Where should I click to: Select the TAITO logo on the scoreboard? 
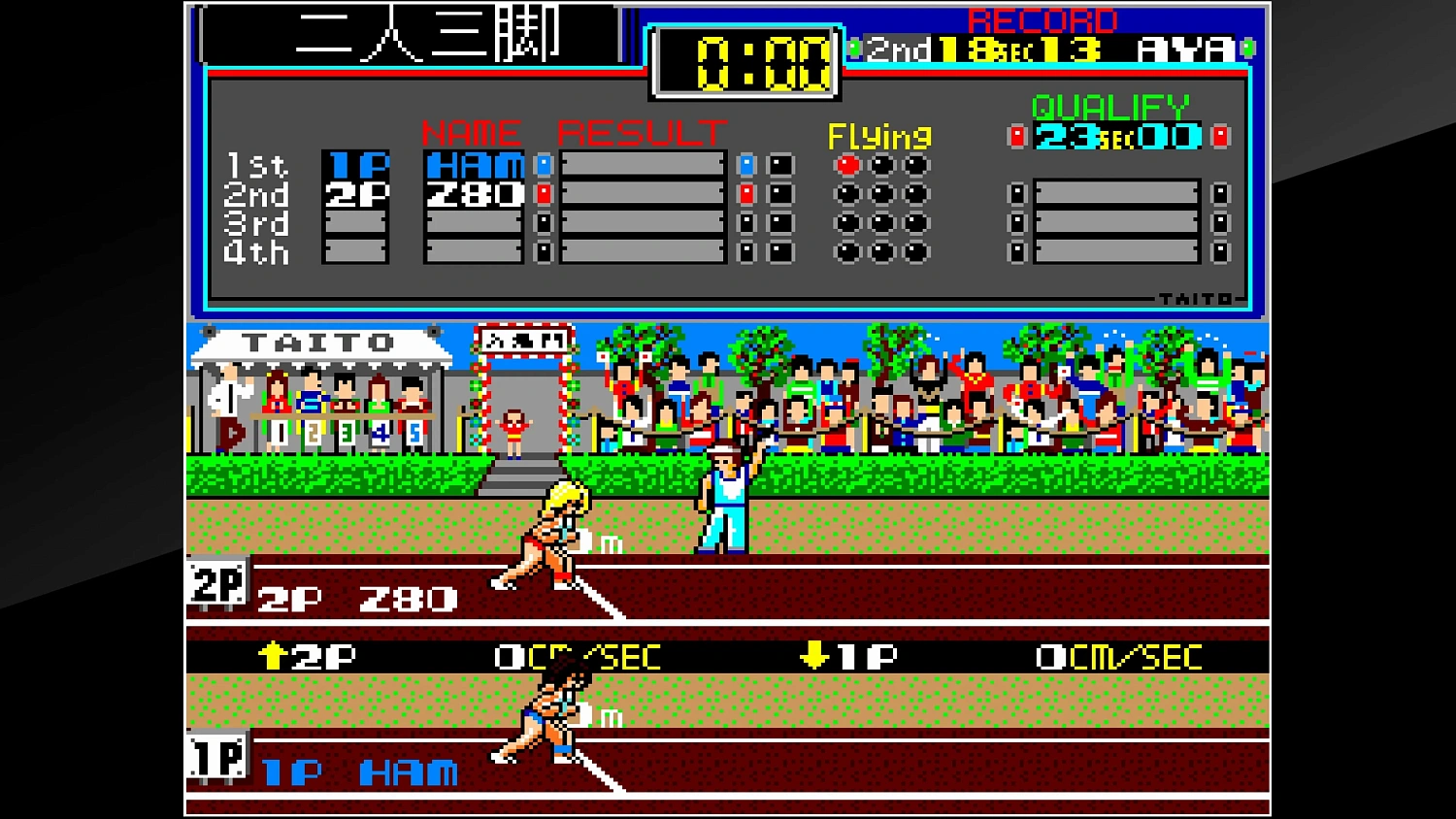tap(1196, 299)
